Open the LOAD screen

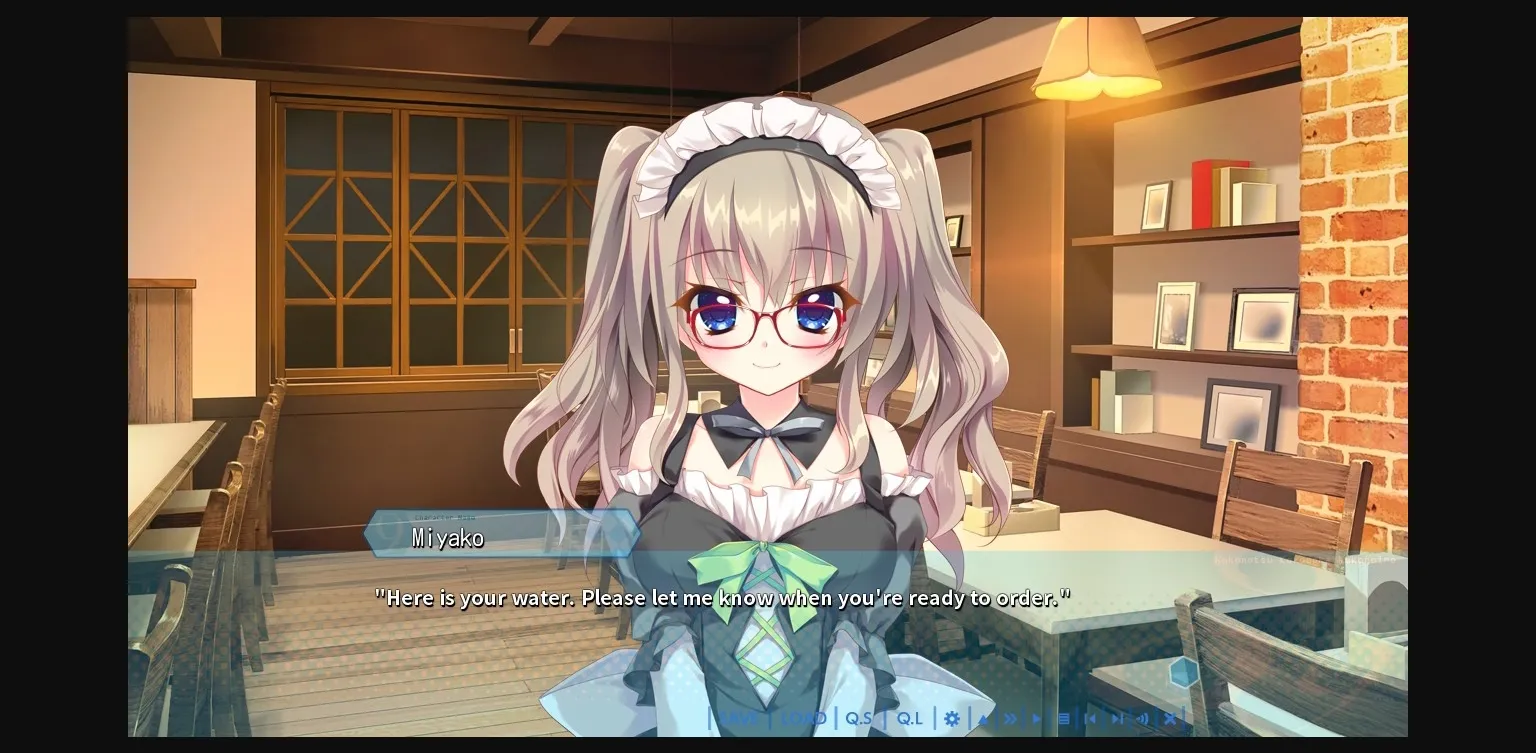804,718
